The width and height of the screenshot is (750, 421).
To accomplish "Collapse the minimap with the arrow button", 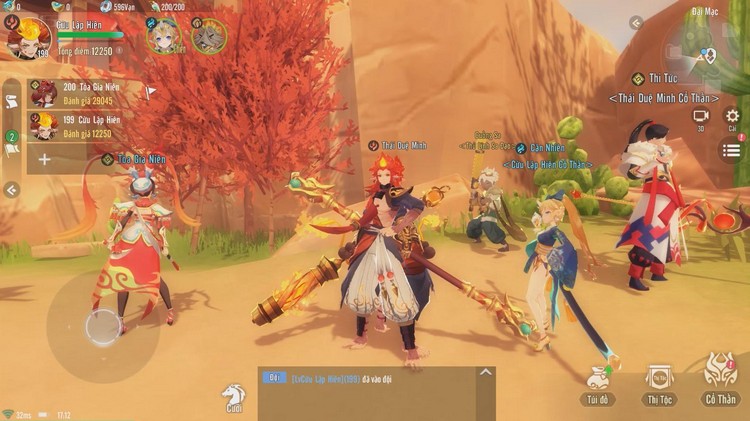I will point(636,22).
